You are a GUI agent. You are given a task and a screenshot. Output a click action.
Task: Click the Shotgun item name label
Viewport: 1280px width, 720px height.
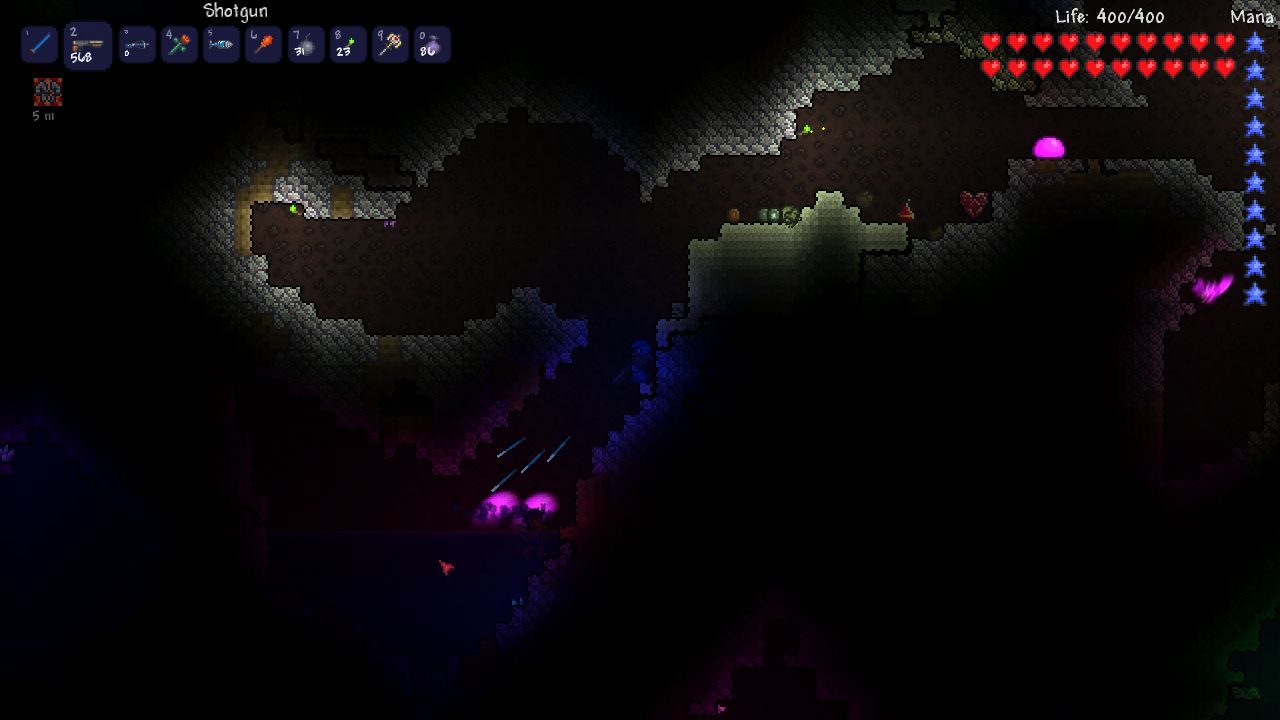click(236, 10)
